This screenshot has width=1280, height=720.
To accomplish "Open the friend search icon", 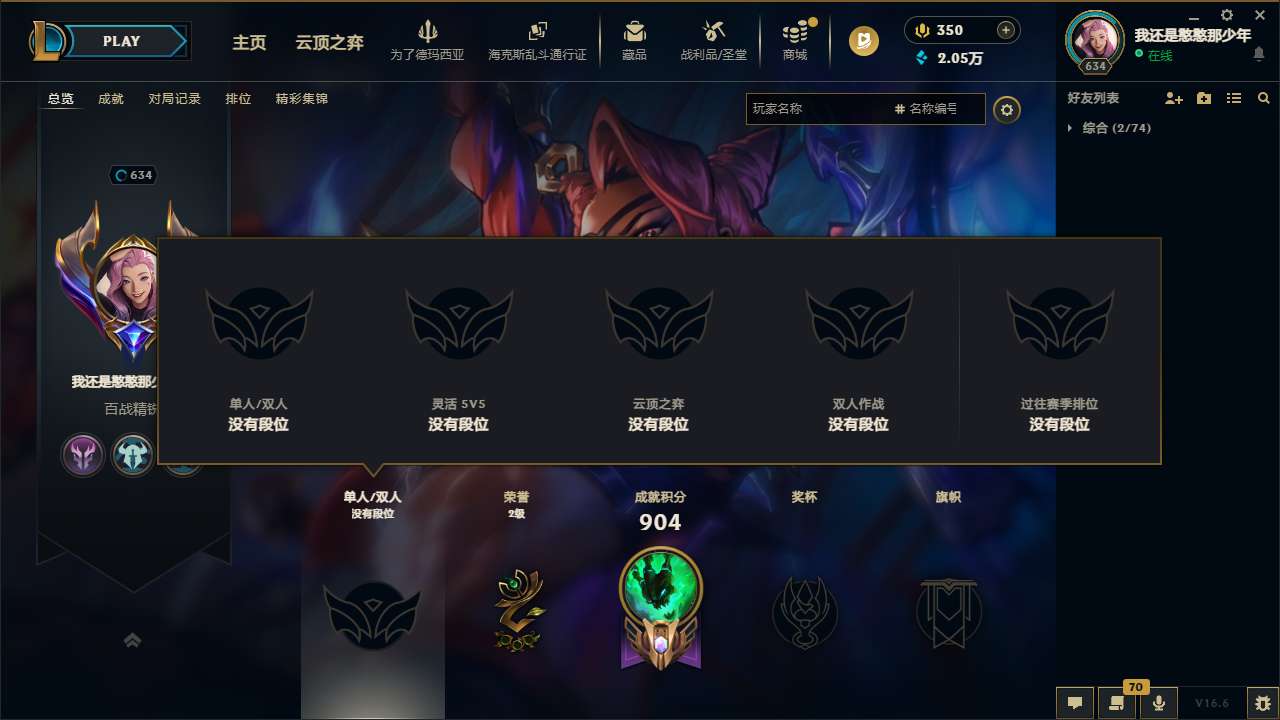I will [1264, 98].
